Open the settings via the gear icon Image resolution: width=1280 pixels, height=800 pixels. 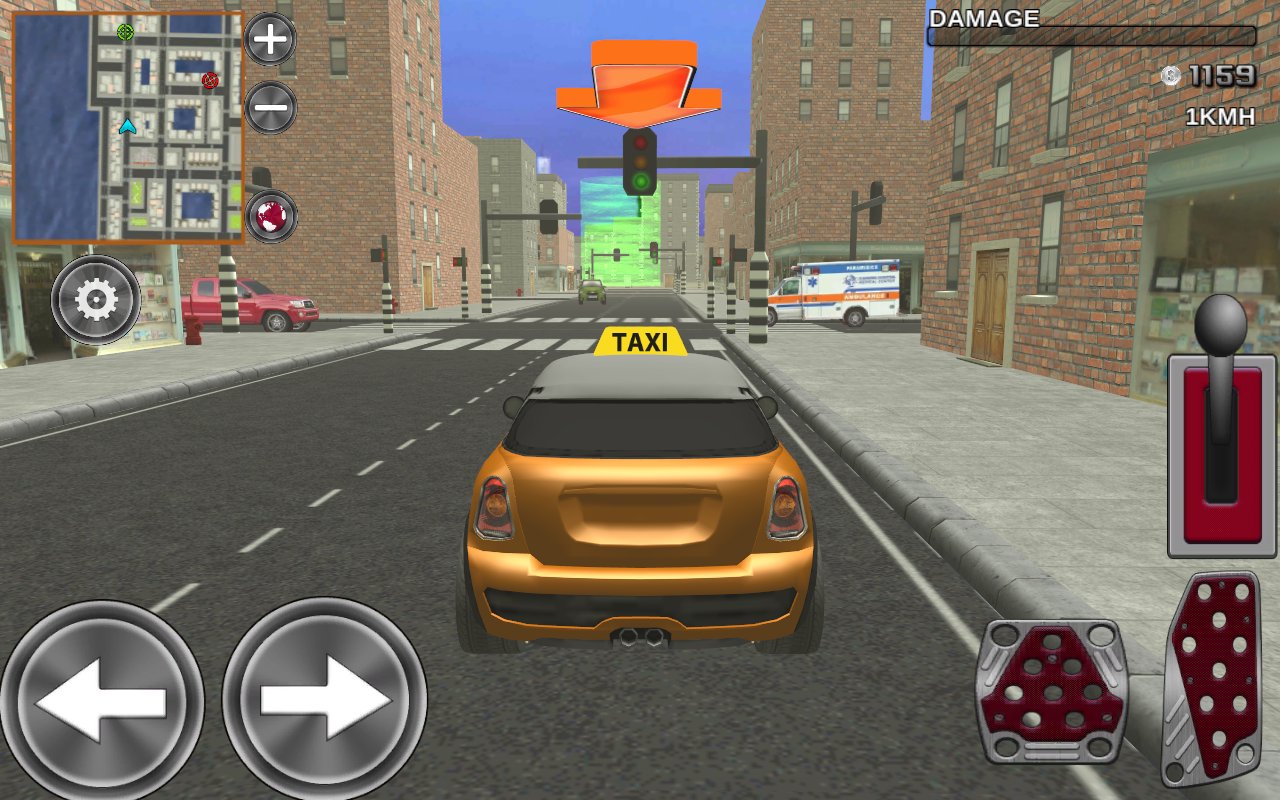coord(95,301)
